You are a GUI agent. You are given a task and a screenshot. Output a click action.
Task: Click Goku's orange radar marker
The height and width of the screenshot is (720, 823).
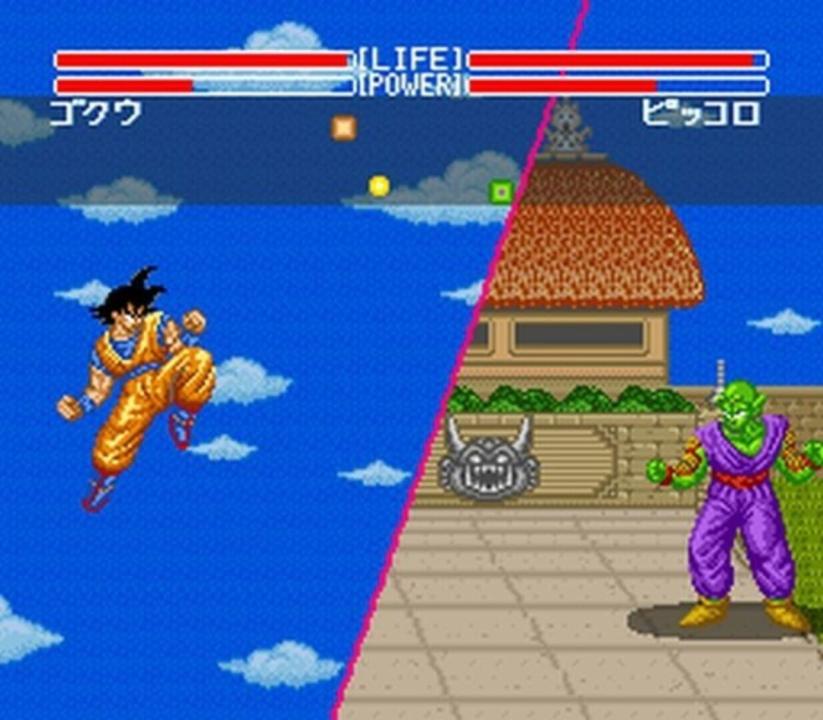(x=343, y=127)
